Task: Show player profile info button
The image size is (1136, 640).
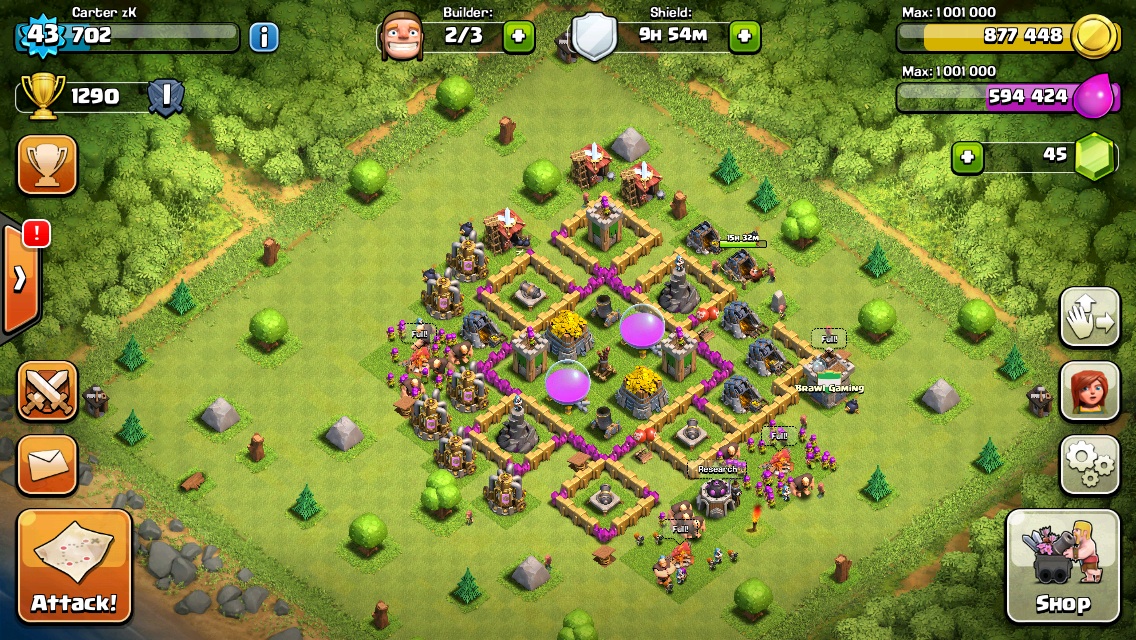Action: pyautogui.click(x=264, y=38)
